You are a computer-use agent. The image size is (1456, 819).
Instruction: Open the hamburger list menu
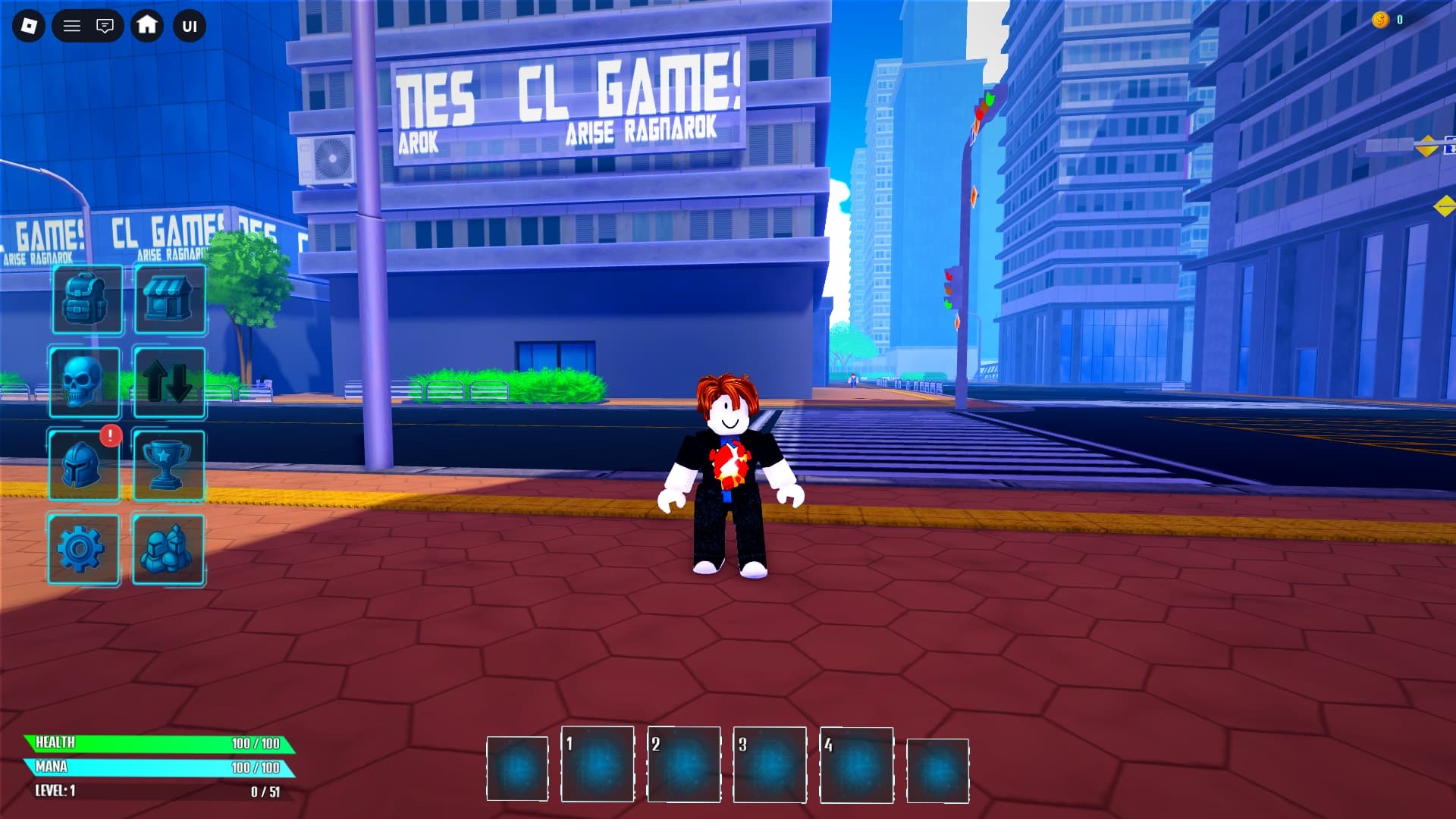coord(72,27)
